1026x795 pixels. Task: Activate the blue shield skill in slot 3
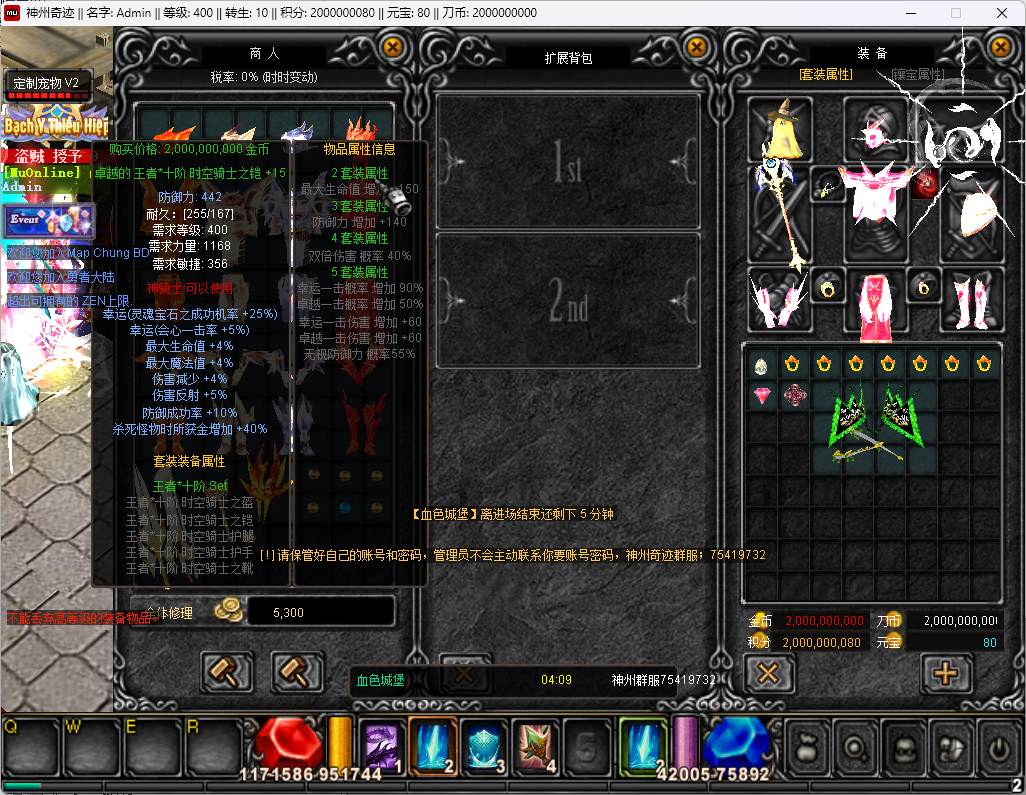click(484, 747)
